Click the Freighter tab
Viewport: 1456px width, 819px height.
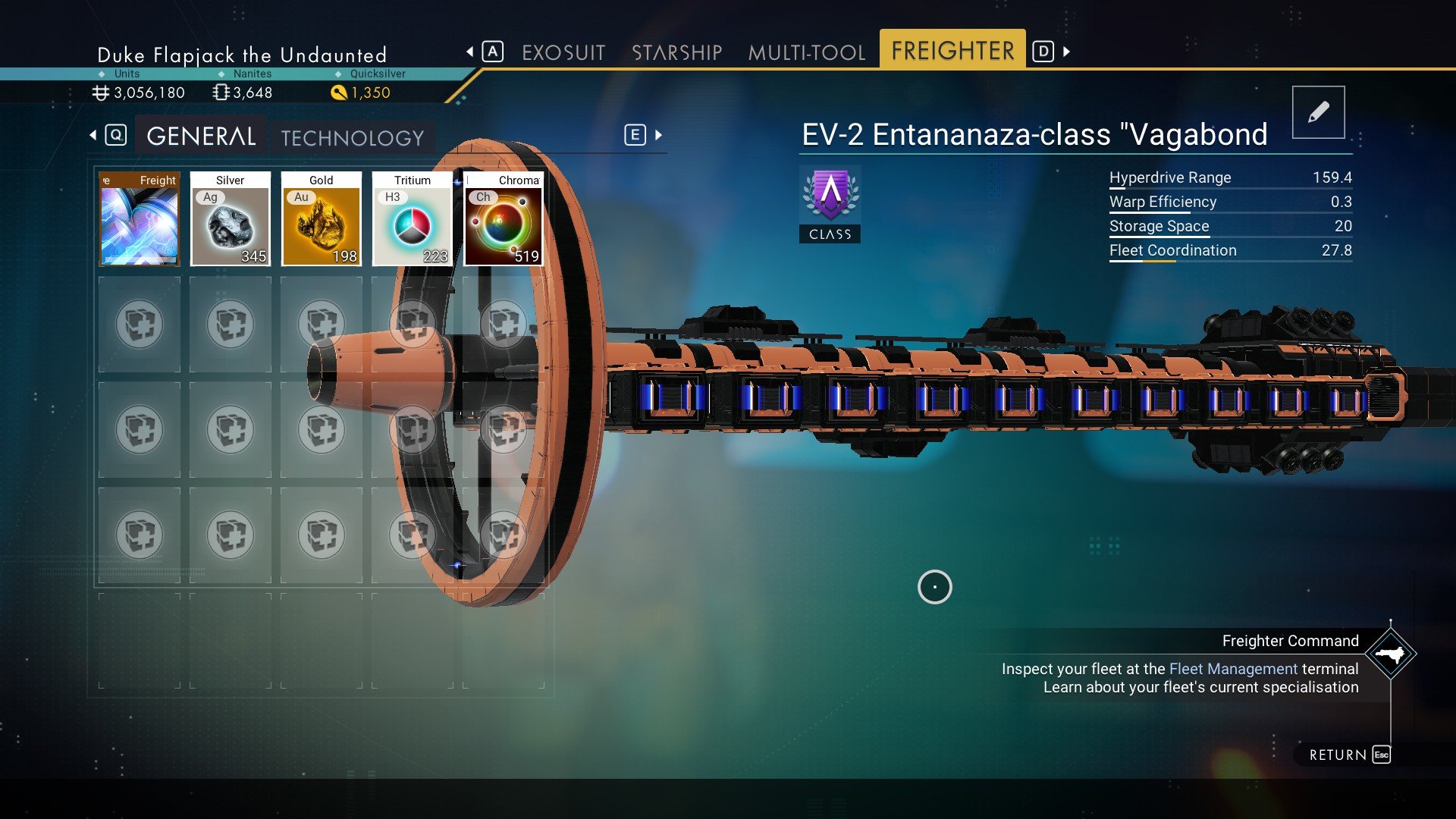[x=952, y=51]
